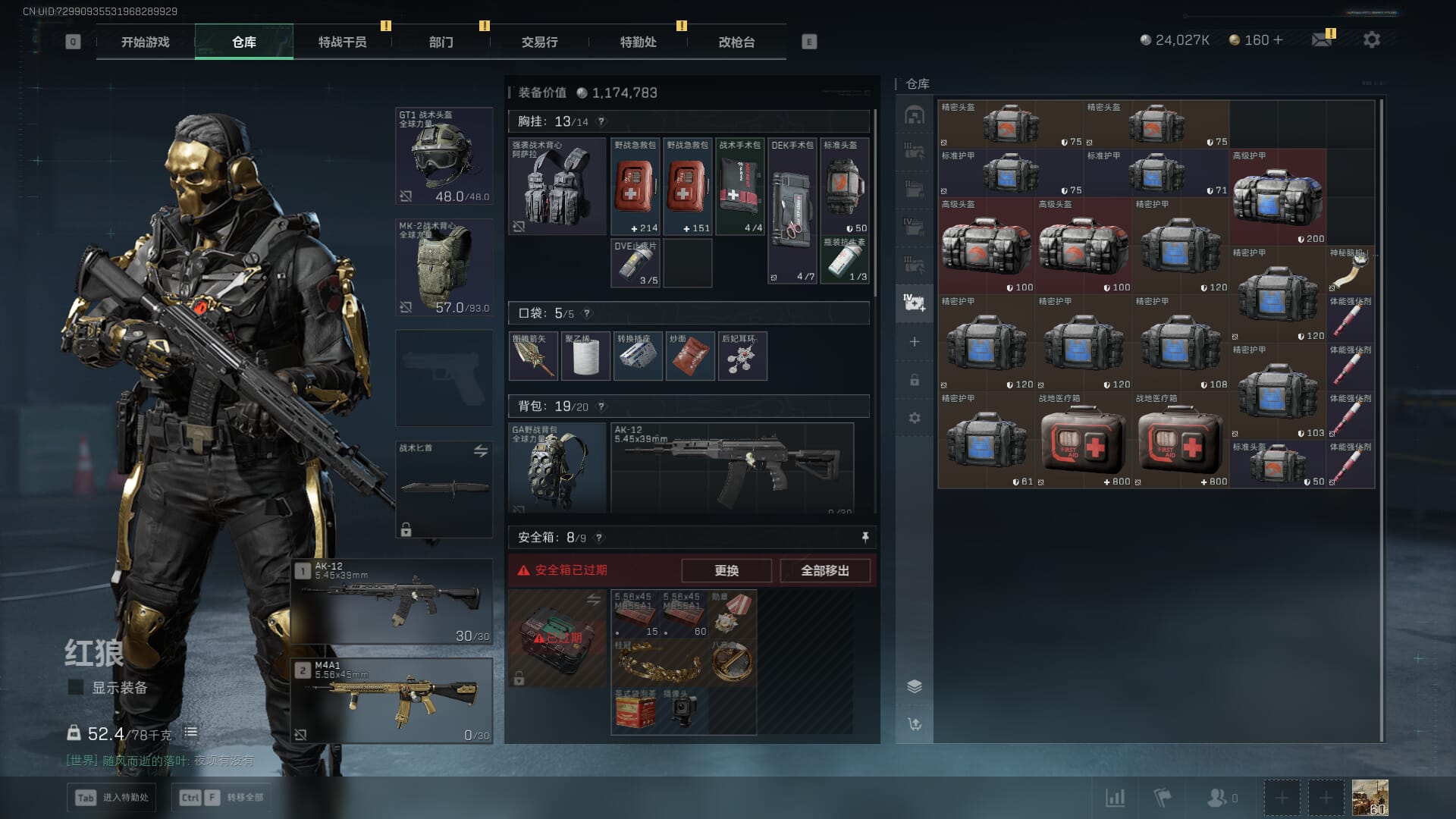Choose the 聚乙烯 item in pockets
The width and height of the screenshot is (1456, 819).
coord(585,356)
